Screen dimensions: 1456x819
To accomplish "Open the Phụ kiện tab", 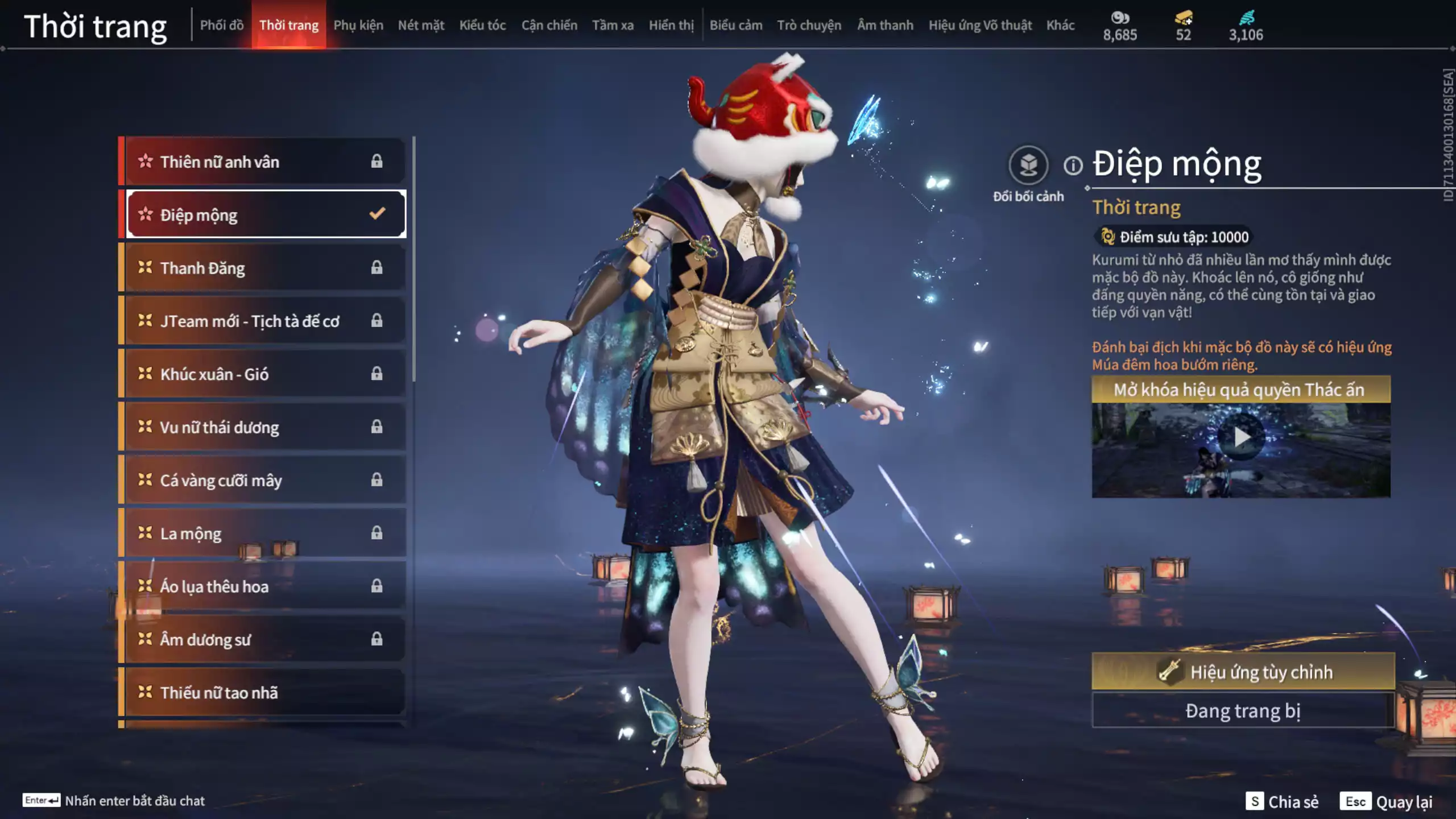I will [x=358, y=25].
